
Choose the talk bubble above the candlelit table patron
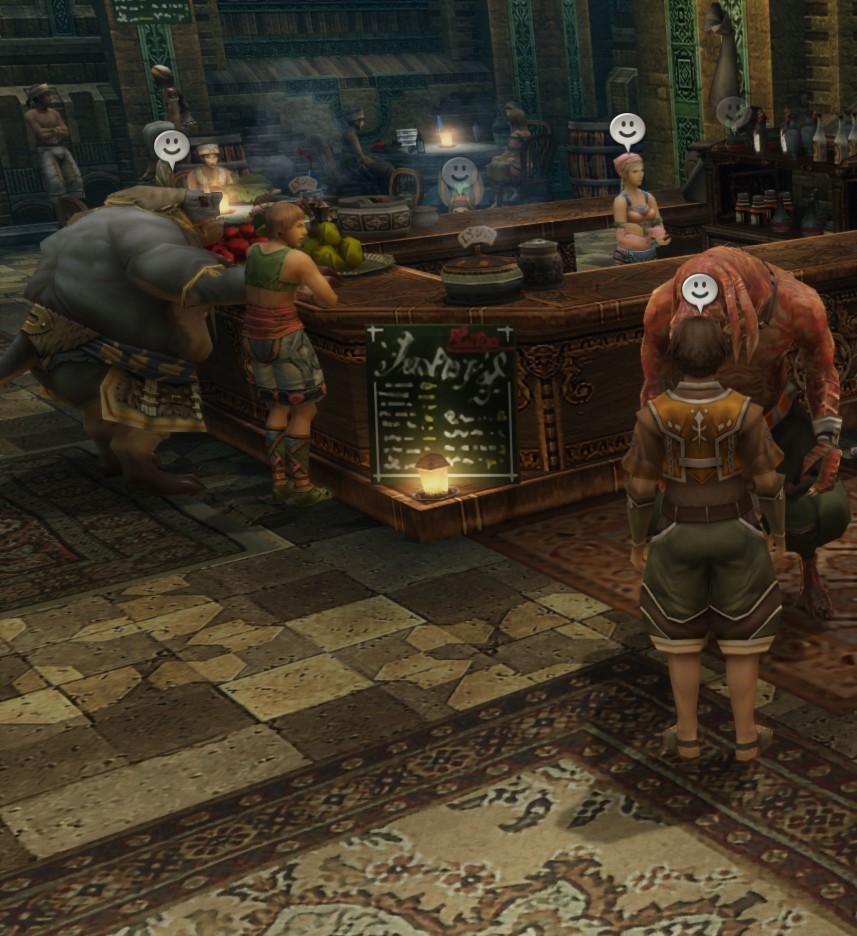tap(171, 147)
